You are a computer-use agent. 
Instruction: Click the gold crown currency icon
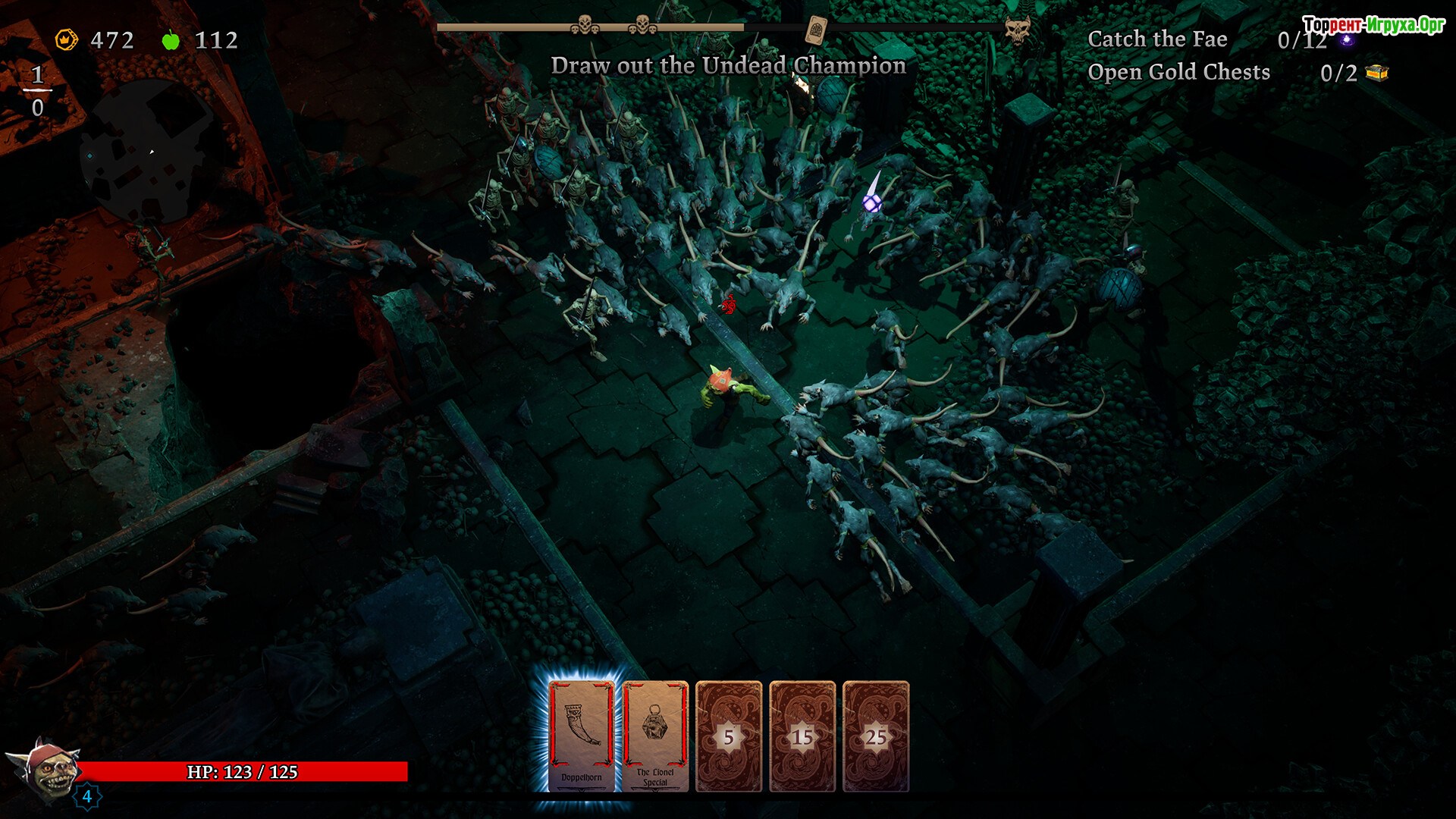[67, 39]
